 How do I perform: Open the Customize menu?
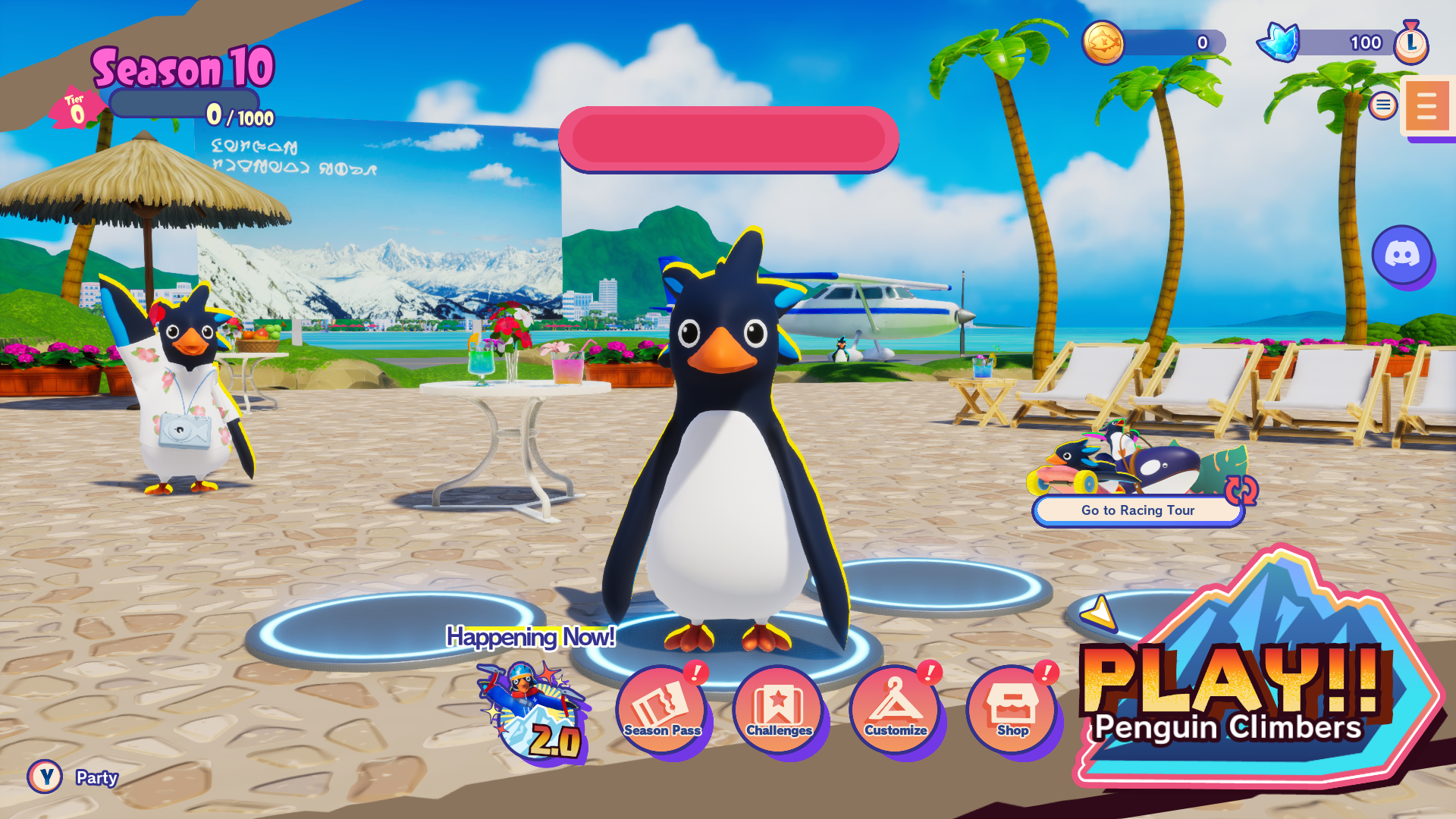(896, 710)
